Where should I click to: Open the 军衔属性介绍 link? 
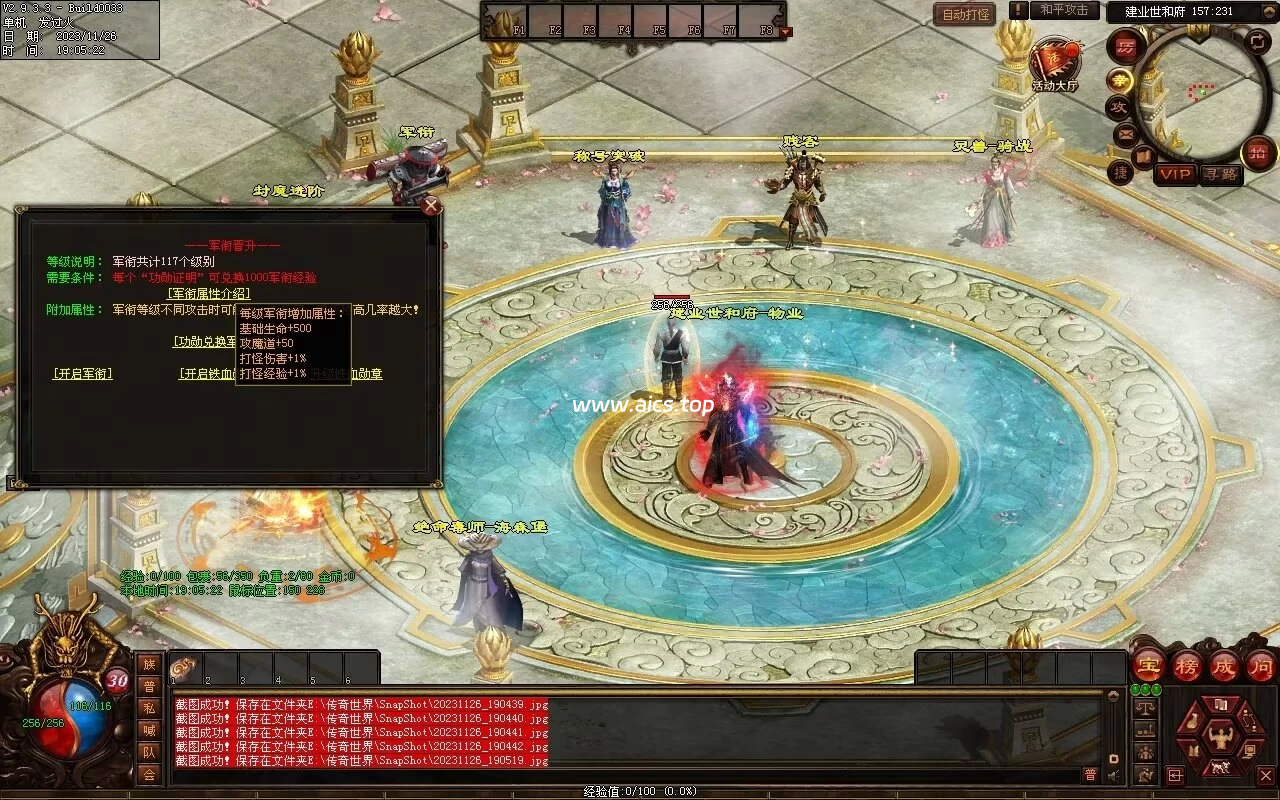point(208,293)
